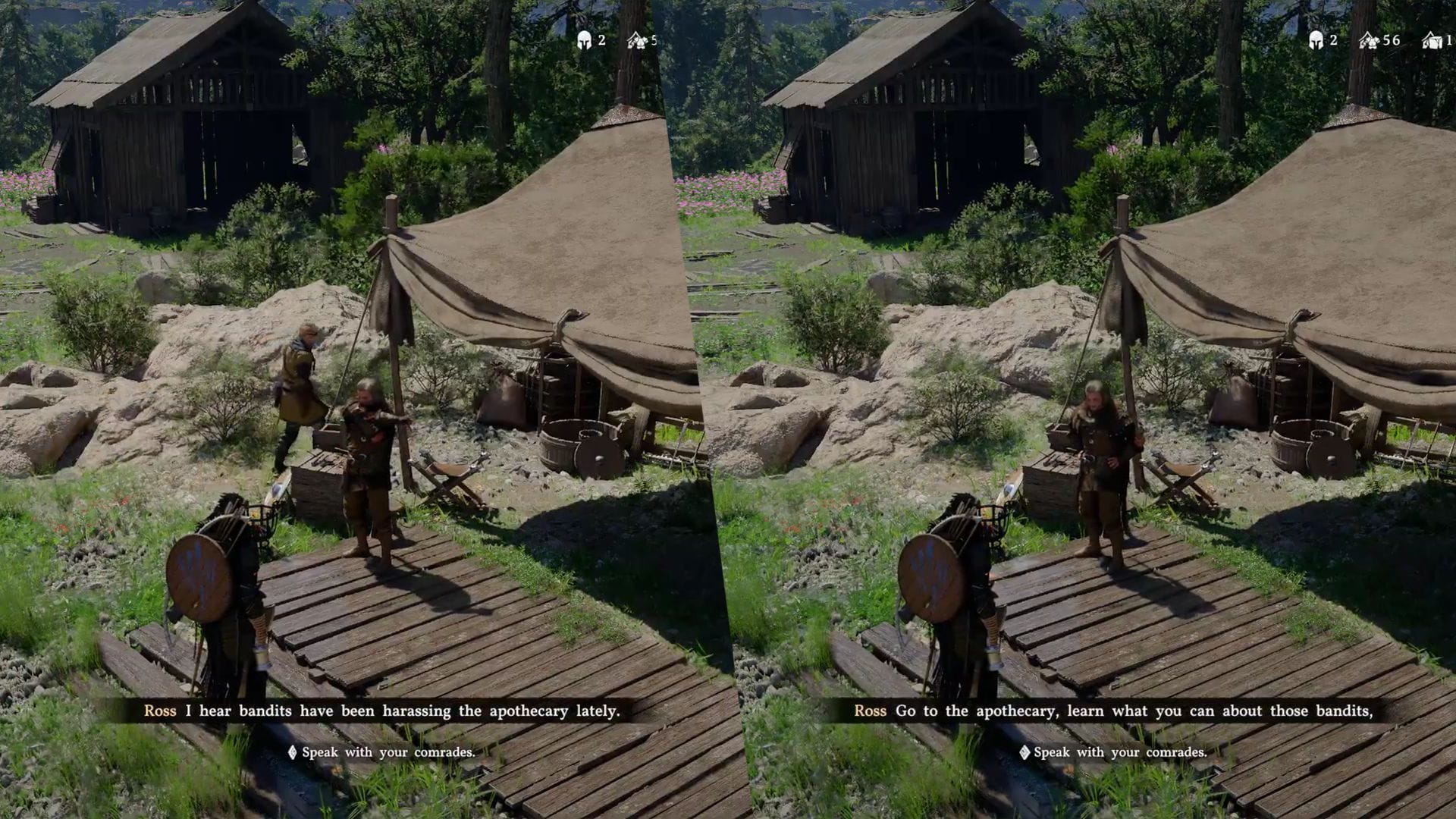Click the diamond interaction icon on left prompt
1456x819 pixels.
[292, 752]
